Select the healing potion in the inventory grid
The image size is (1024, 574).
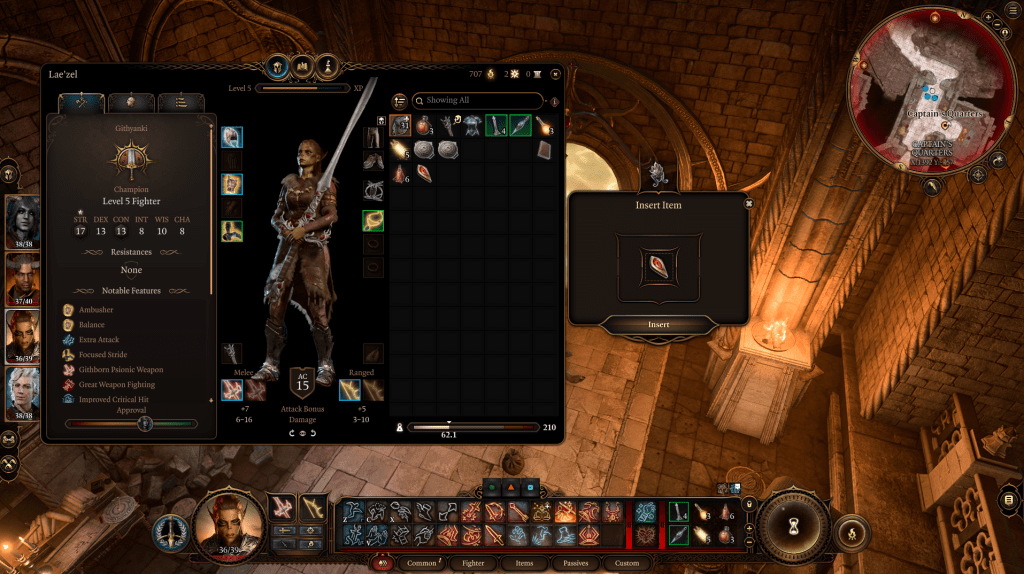[424, 125]
